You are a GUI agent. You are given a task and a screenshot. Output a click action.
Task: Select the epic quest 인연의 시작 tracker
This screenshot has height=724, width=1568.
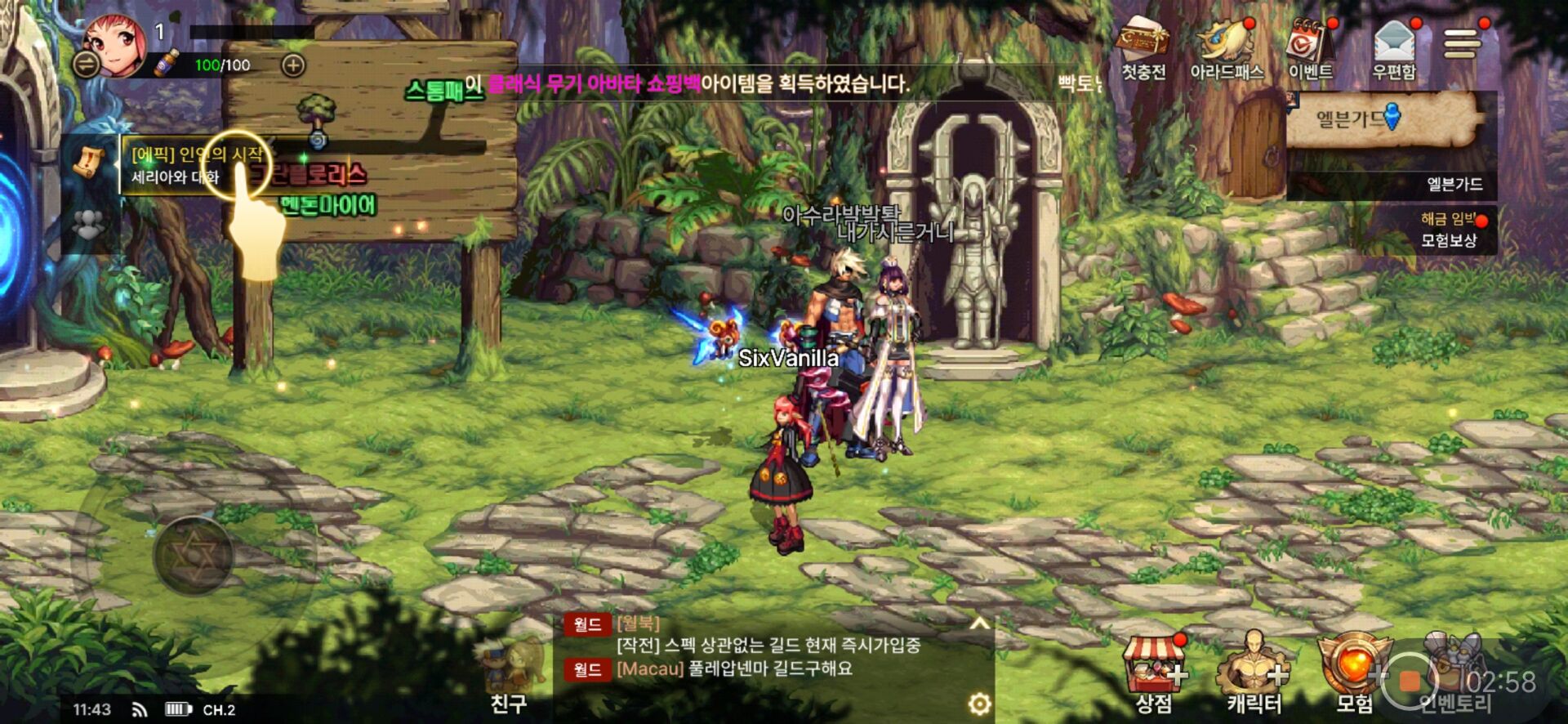coord(196,165)
